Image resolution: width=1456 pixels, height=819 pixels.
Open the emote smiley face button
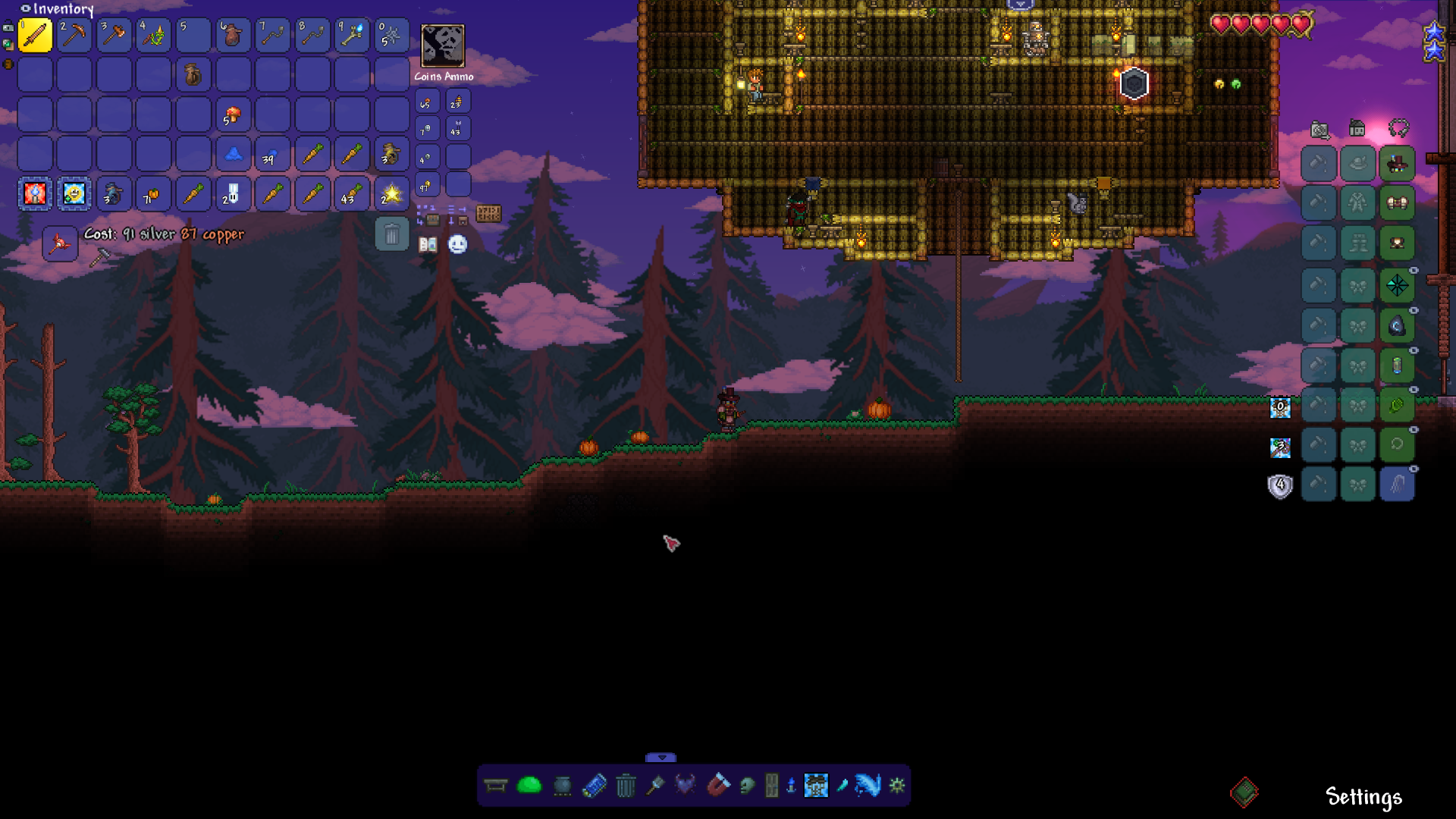click(457, 244)
